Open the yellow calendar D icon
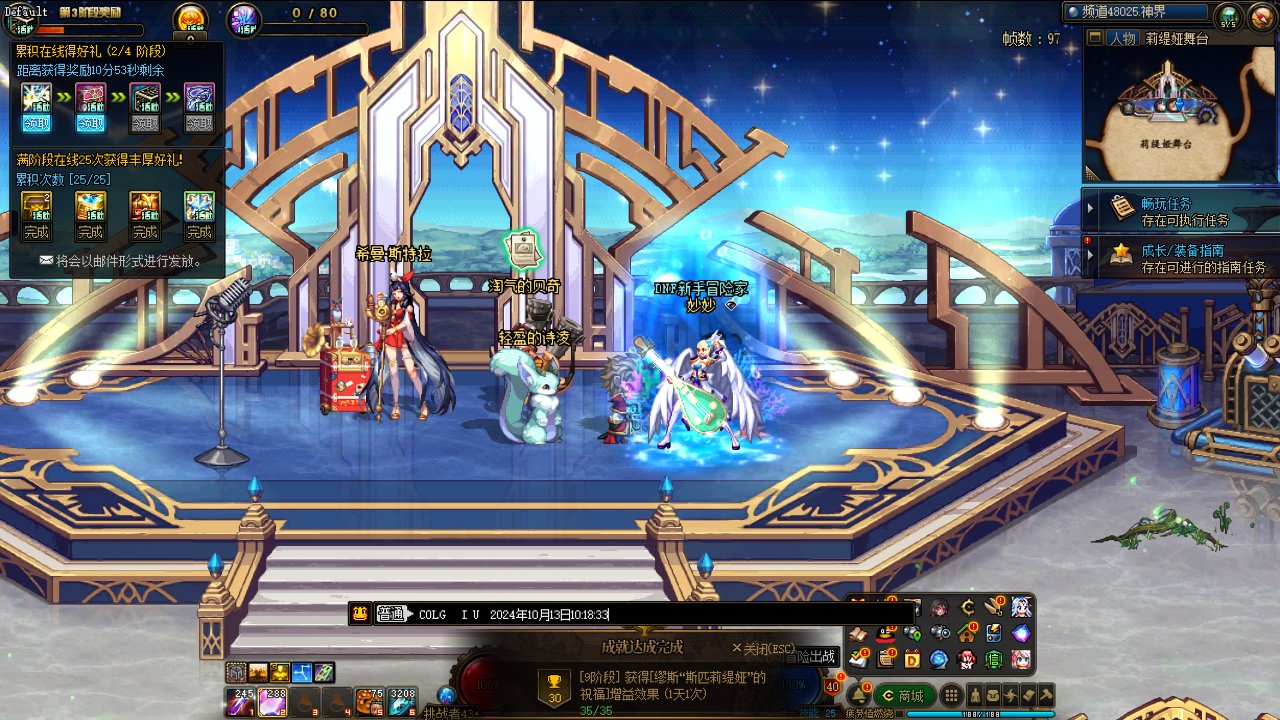The image size is (1280, 720). coord(912,659)
